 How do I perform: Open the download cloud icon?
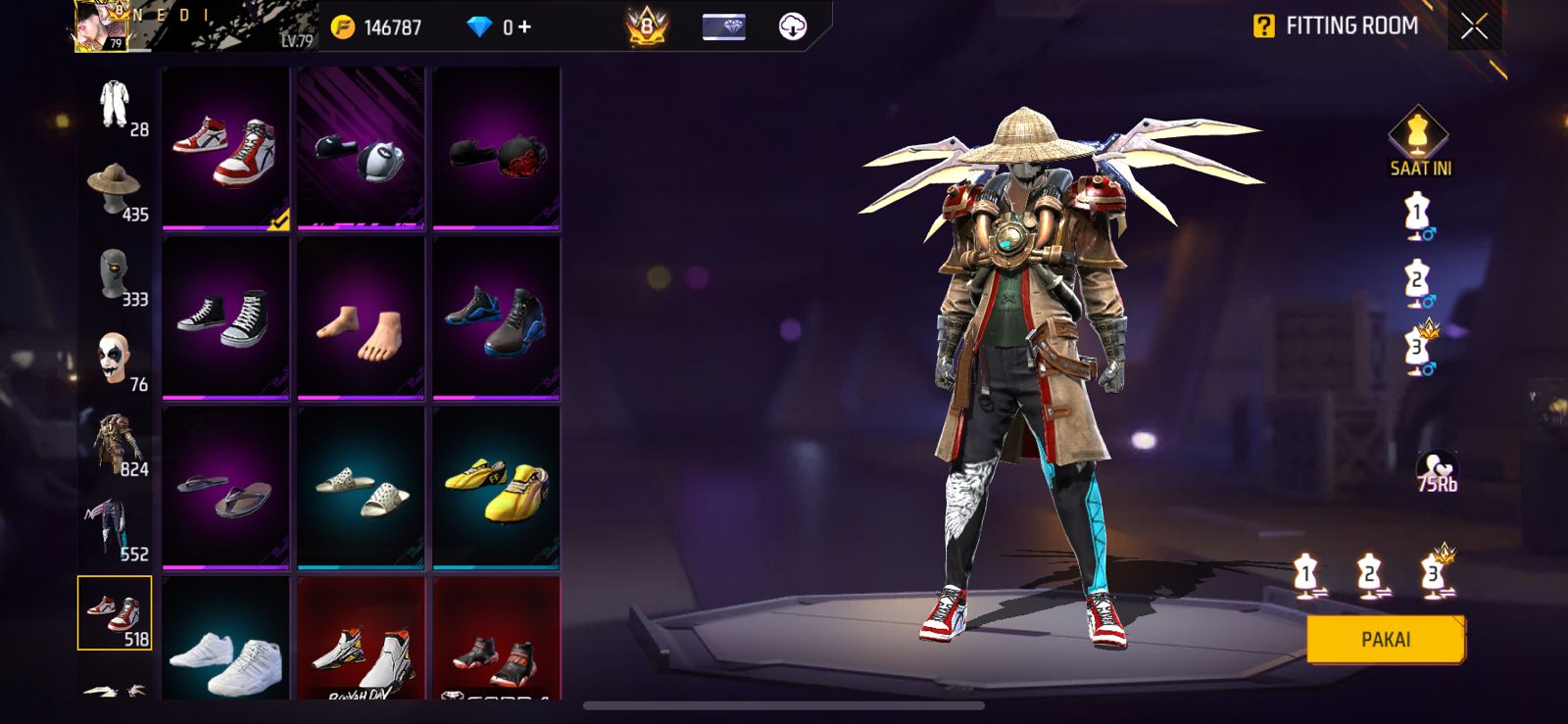(793, 27)
